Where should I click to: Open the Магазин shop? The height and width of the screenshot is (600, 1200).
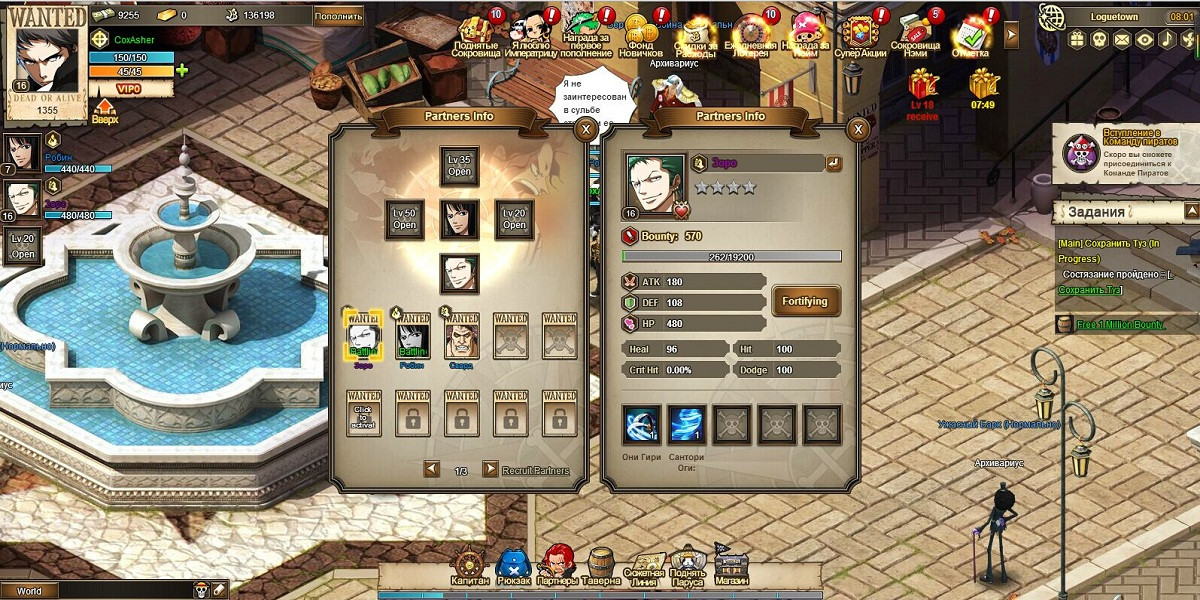730,566
